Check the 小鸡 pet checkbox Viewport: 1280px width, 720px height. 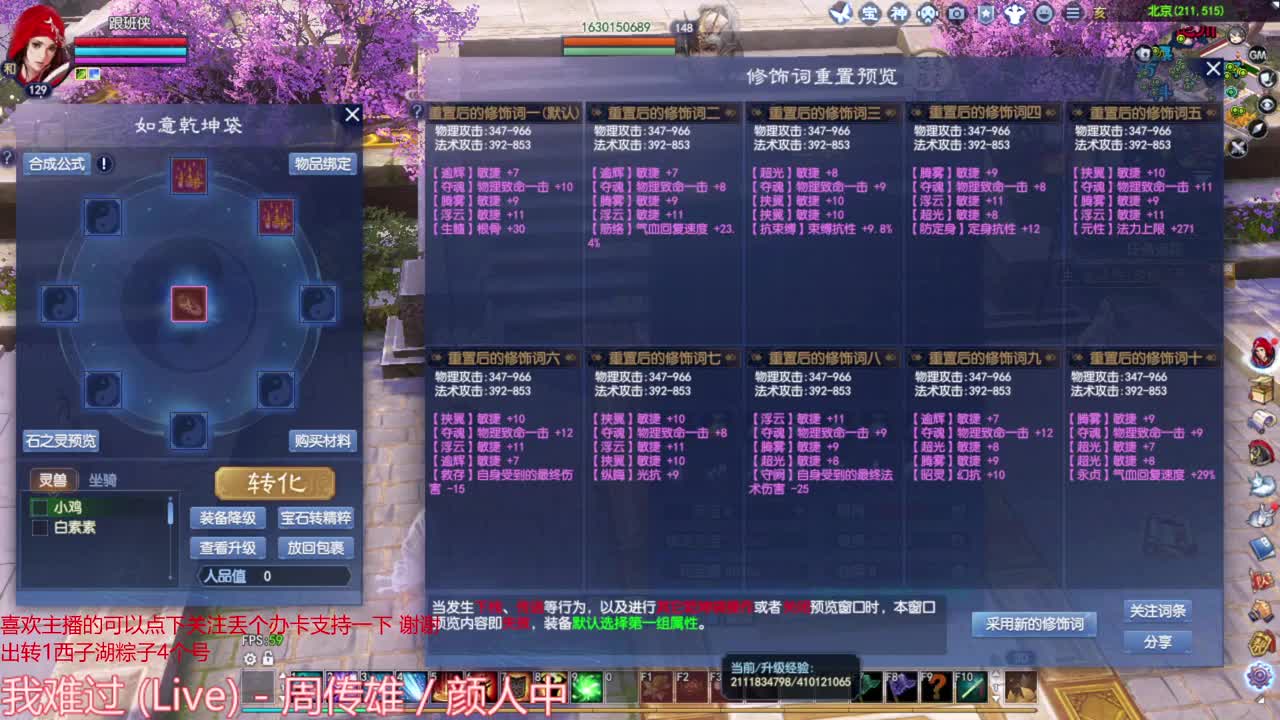pos(40,508)
